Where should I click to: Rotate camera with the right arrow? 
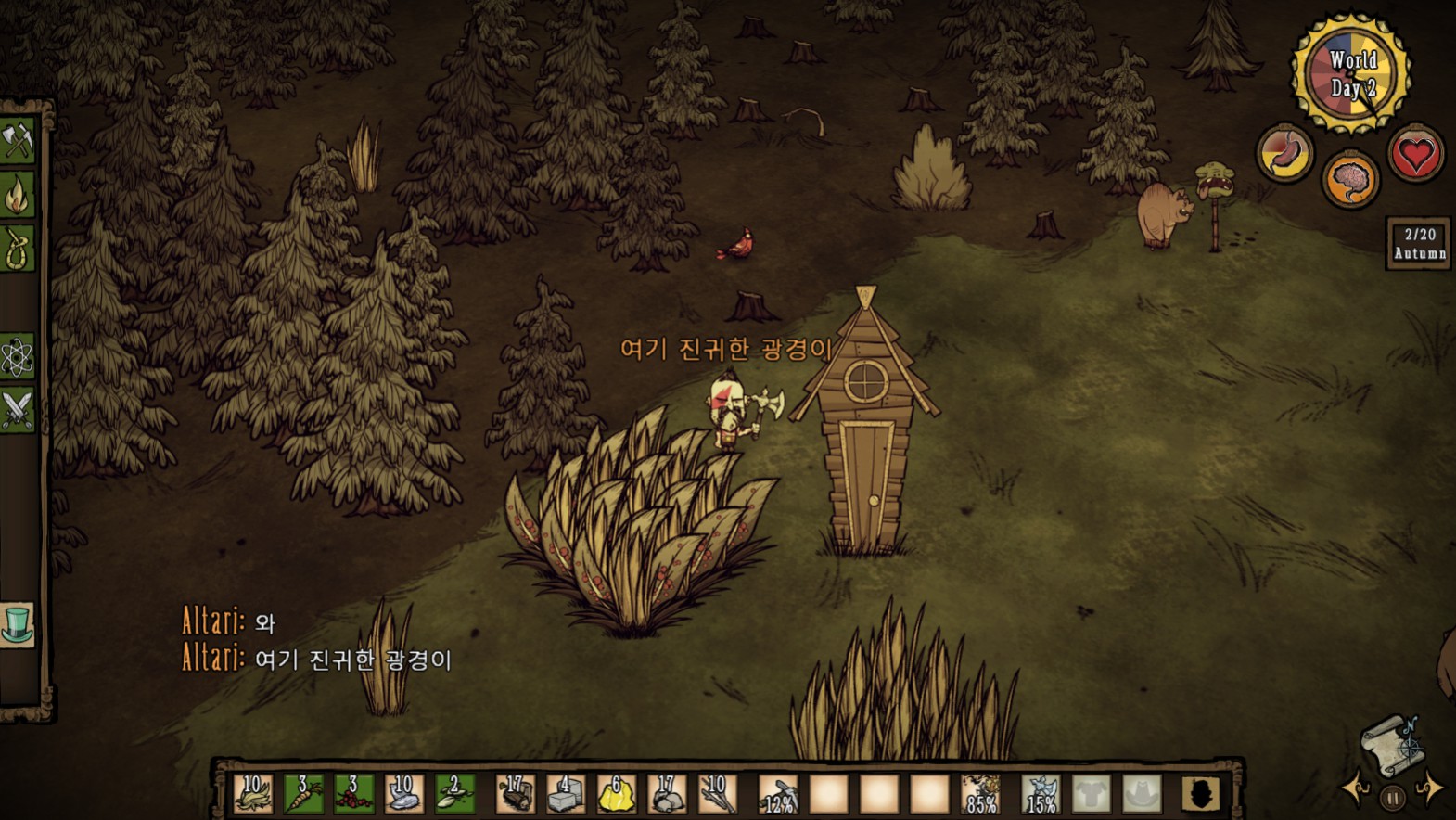pos(1429,788)
